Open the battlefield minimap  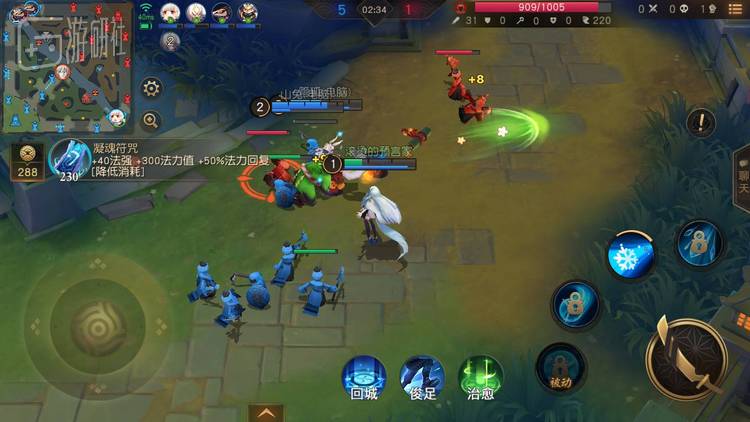[68, 67]
